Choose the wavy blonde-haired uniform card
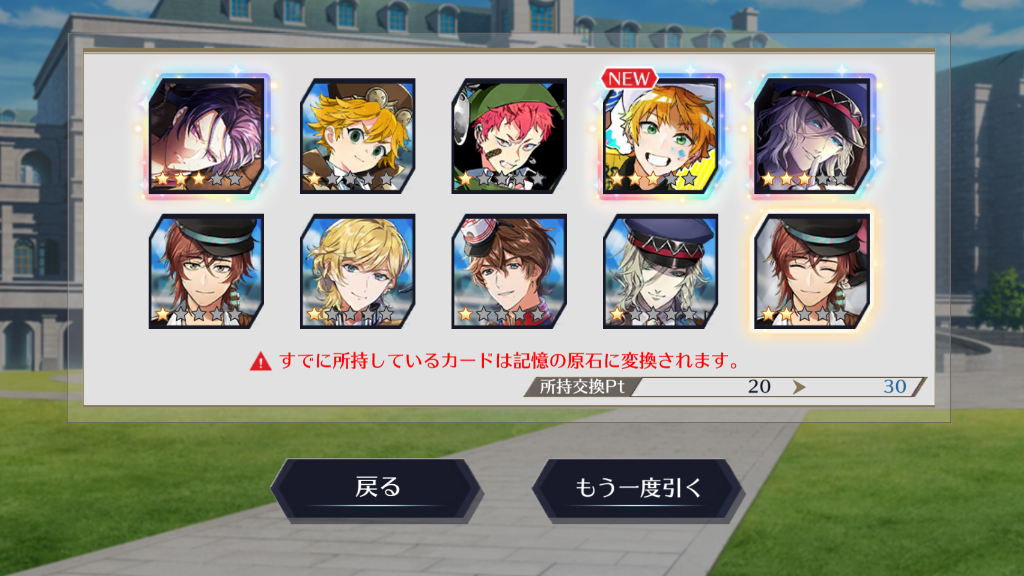This screenshot has height=576, width=1024. [x=358, y=271]
